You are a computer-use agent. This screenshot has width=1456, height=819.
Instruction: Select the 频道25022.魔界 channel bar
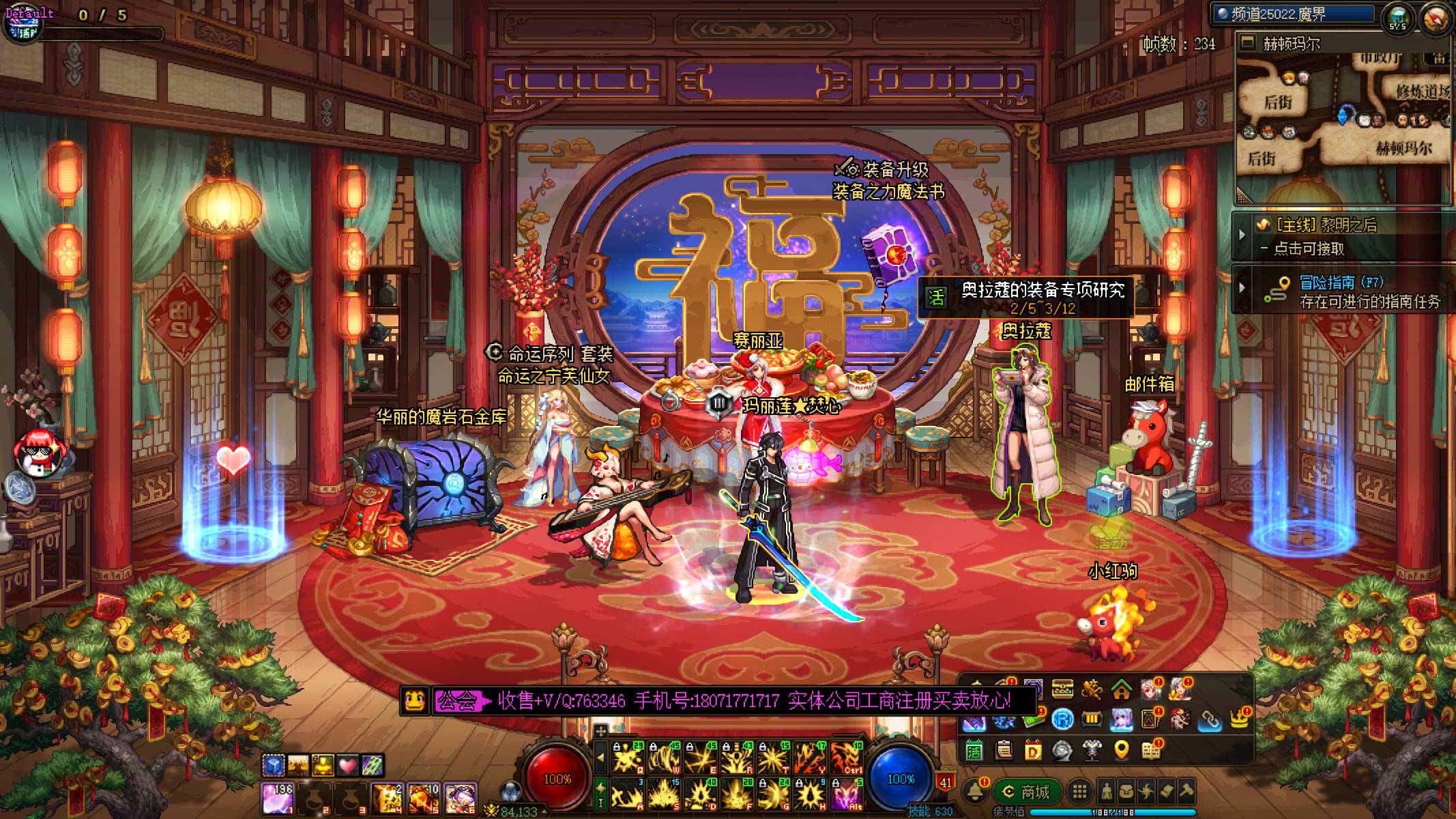point(1293,14)
